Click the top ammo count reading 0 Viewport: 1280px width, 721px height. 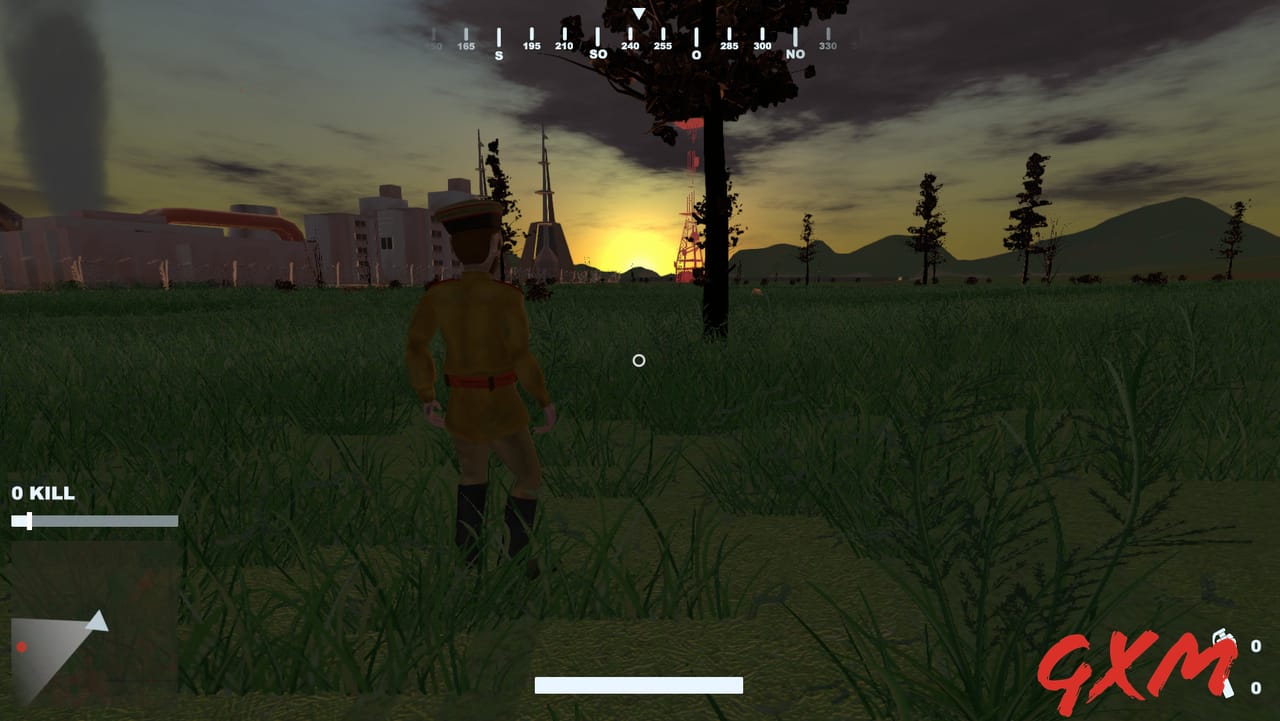1256,646
